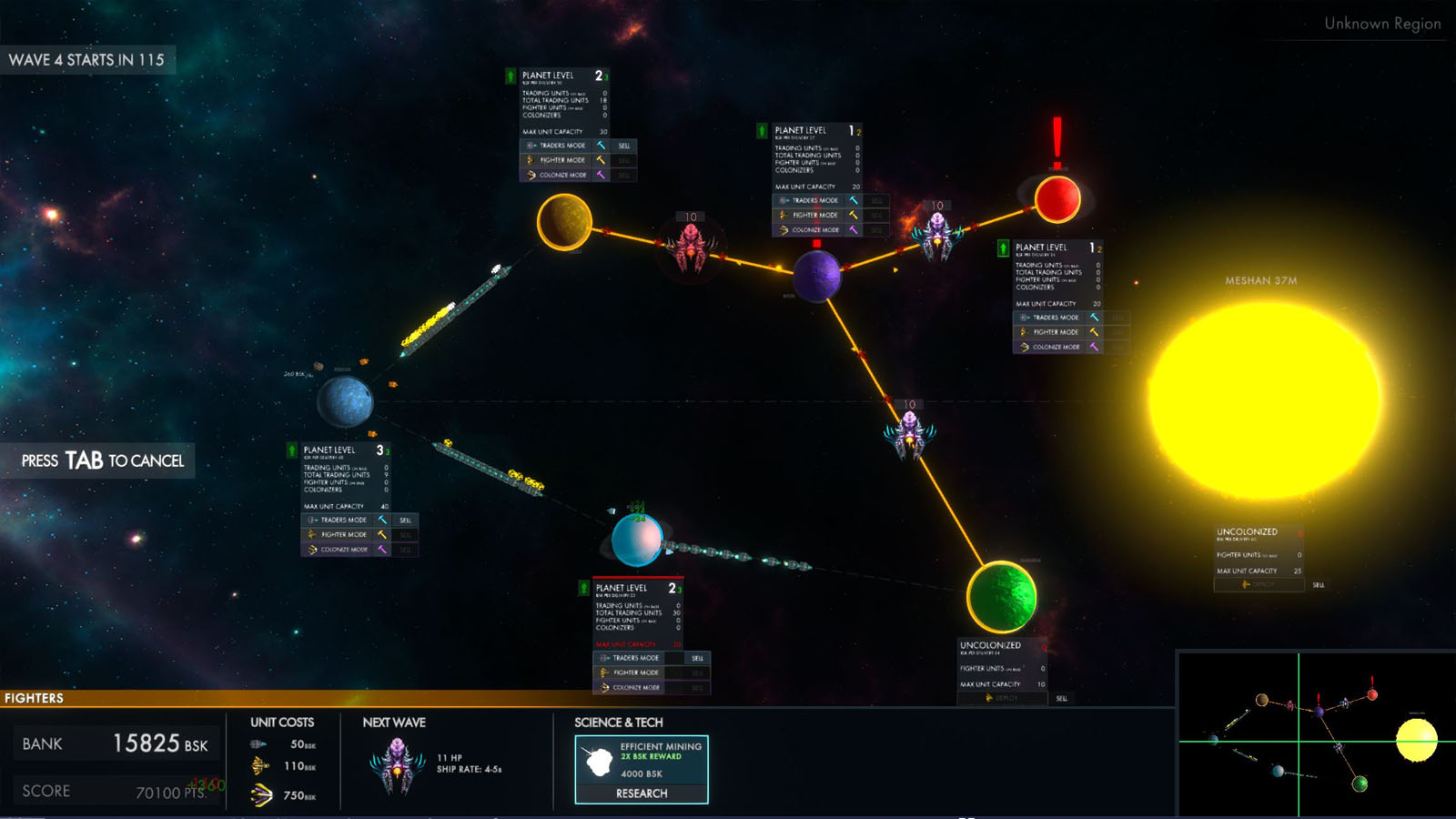Click the Deploy icon on green uncolonized planet panel
1456x819 pixels.
[990, 699]
